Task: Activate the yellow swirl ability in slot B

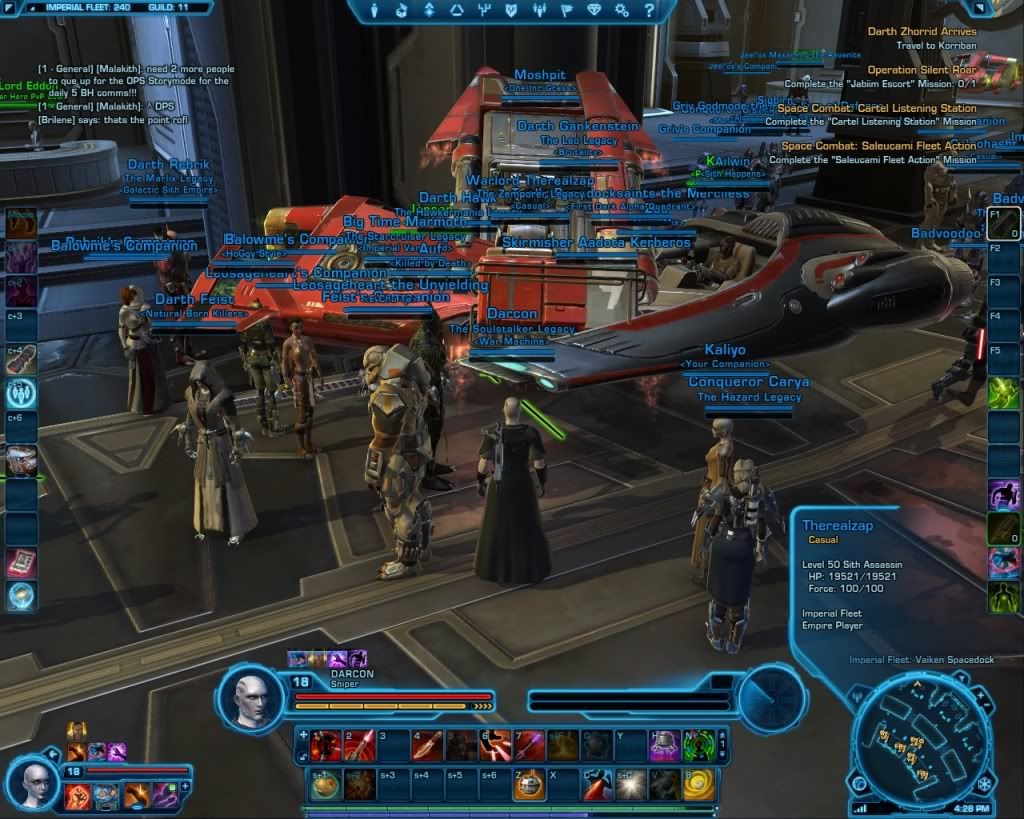Action: [x=700, y=784]
